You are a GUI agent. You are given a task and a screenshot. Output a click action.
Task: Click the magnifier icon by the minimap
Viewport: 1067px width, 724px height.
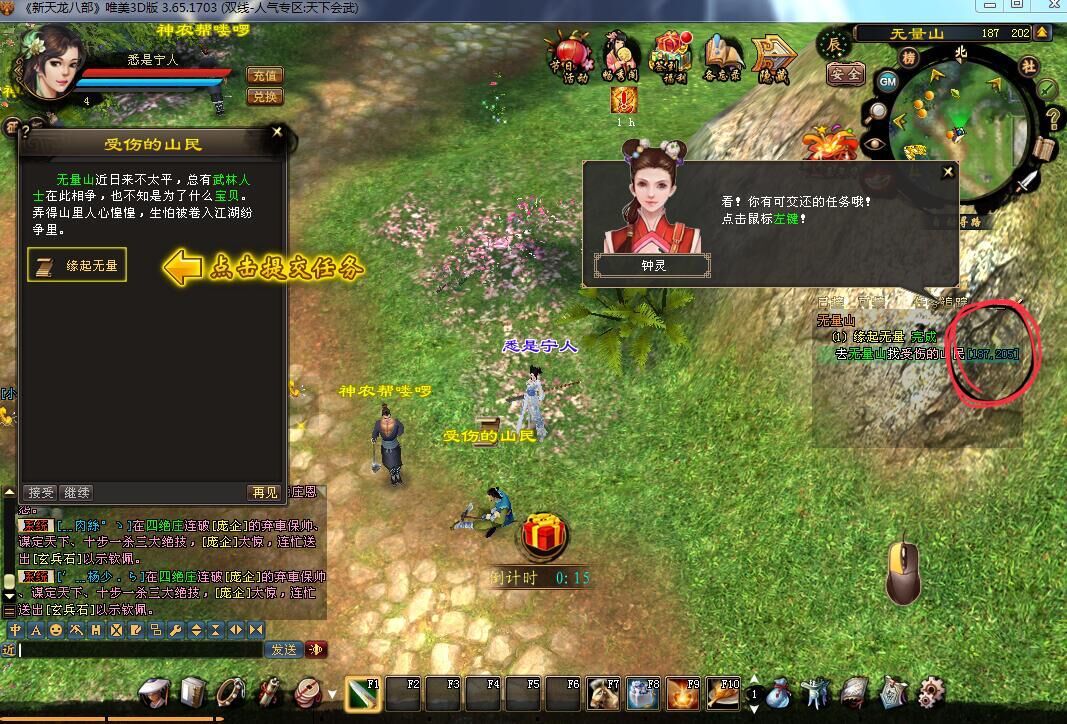pyautogui.click(x=877, y=113)
